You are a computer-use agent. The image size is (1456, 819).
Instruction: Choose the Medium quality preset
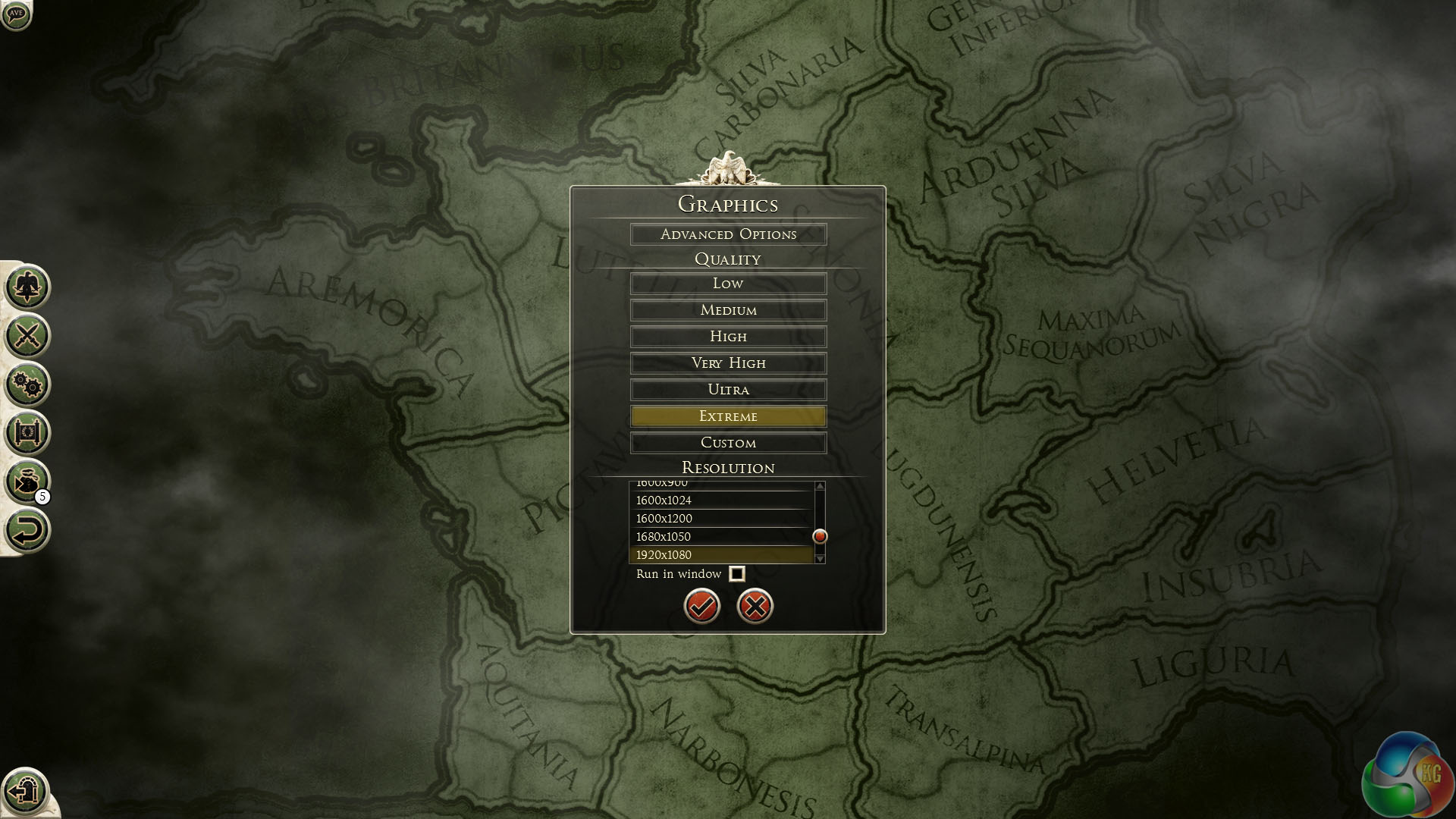tap(728, 310)
